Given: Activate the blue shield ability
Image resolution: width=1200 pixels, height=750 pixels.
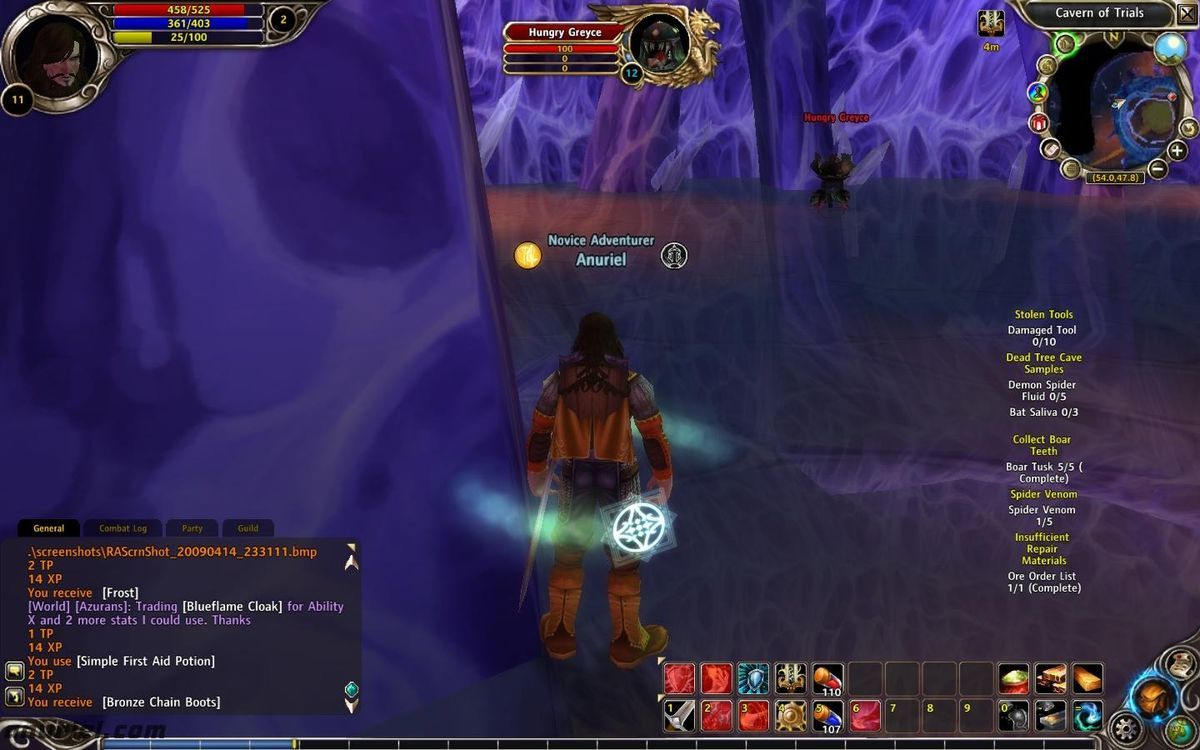Looking at the screenshot, I should click(753, 679).
